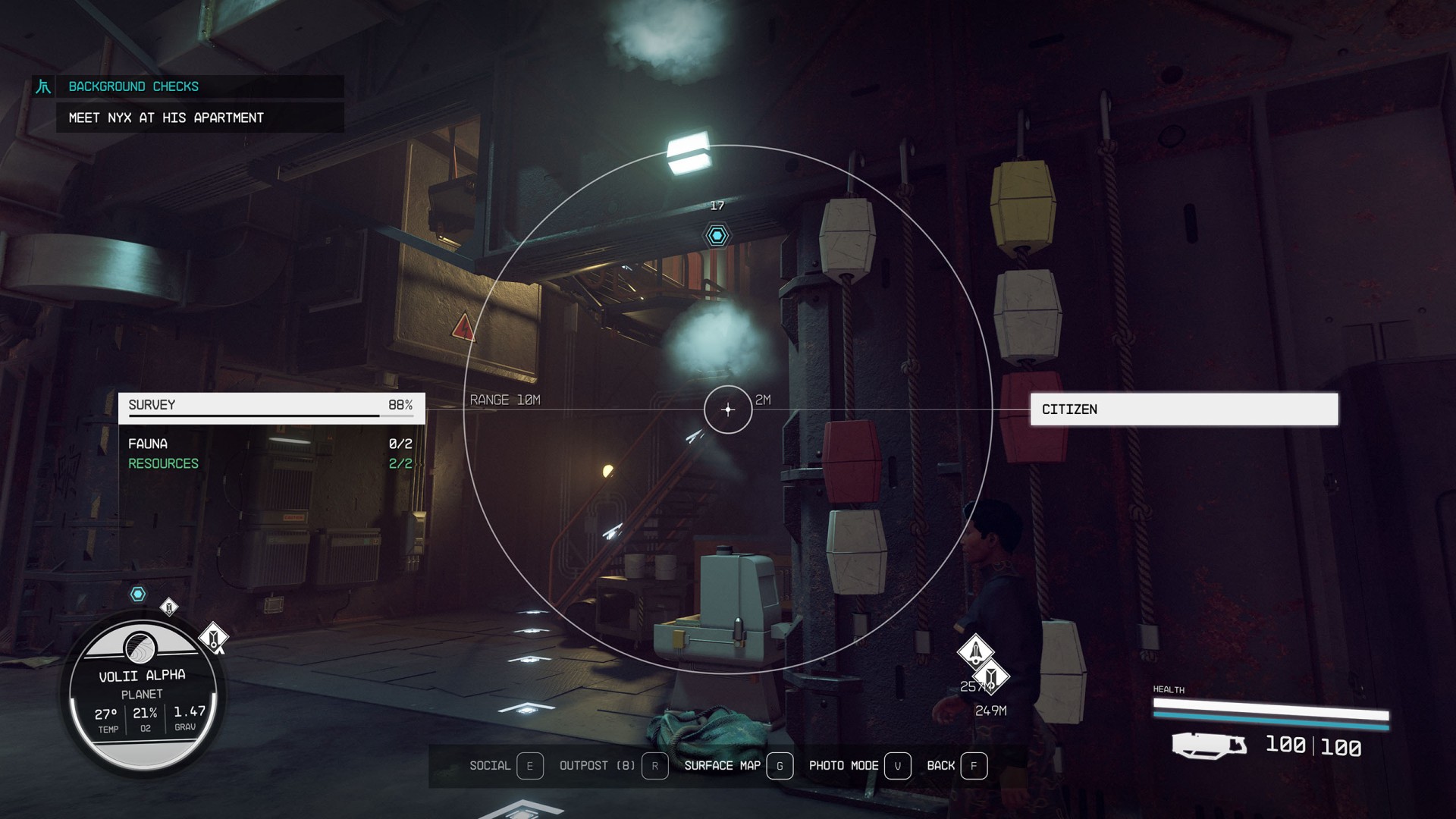Select the Fauna survey row
Image resolution: width=1456 pixels, height=819 pixels.
click(x=270, y=444)
